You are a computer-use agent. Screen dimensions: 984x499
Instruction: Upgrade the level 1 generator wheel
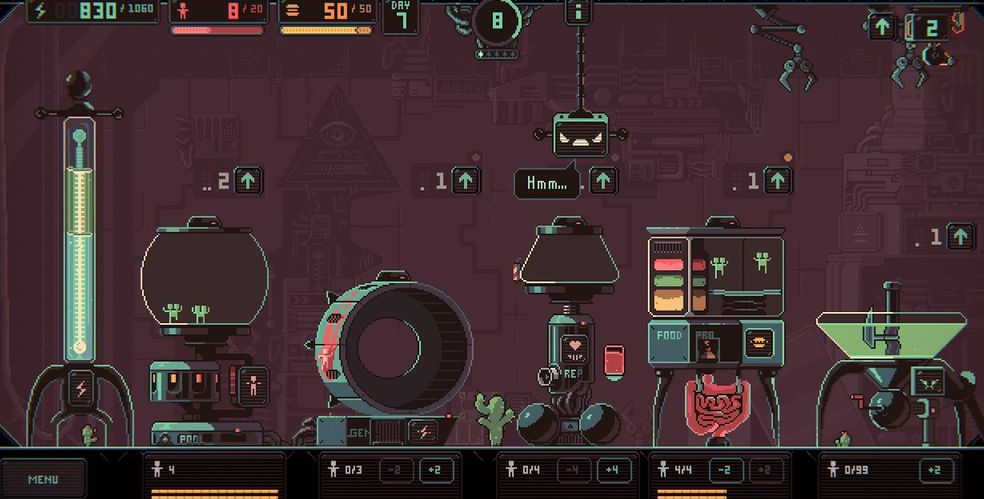click(x=466, y=181)
